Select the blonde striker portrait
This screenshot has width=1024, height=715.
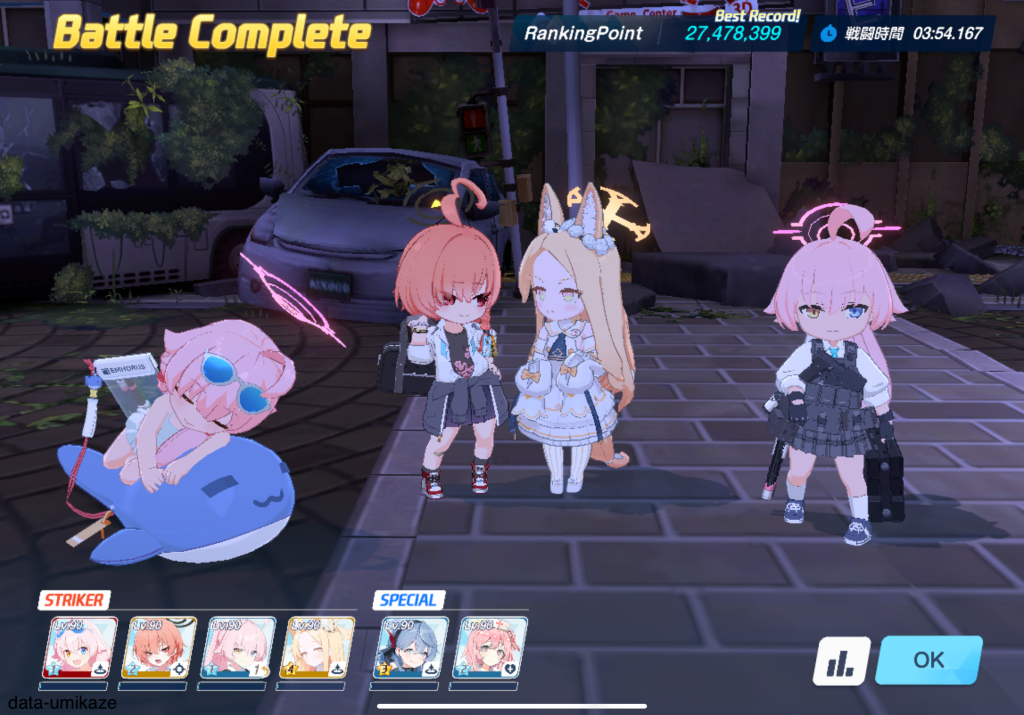pos(317,648)
